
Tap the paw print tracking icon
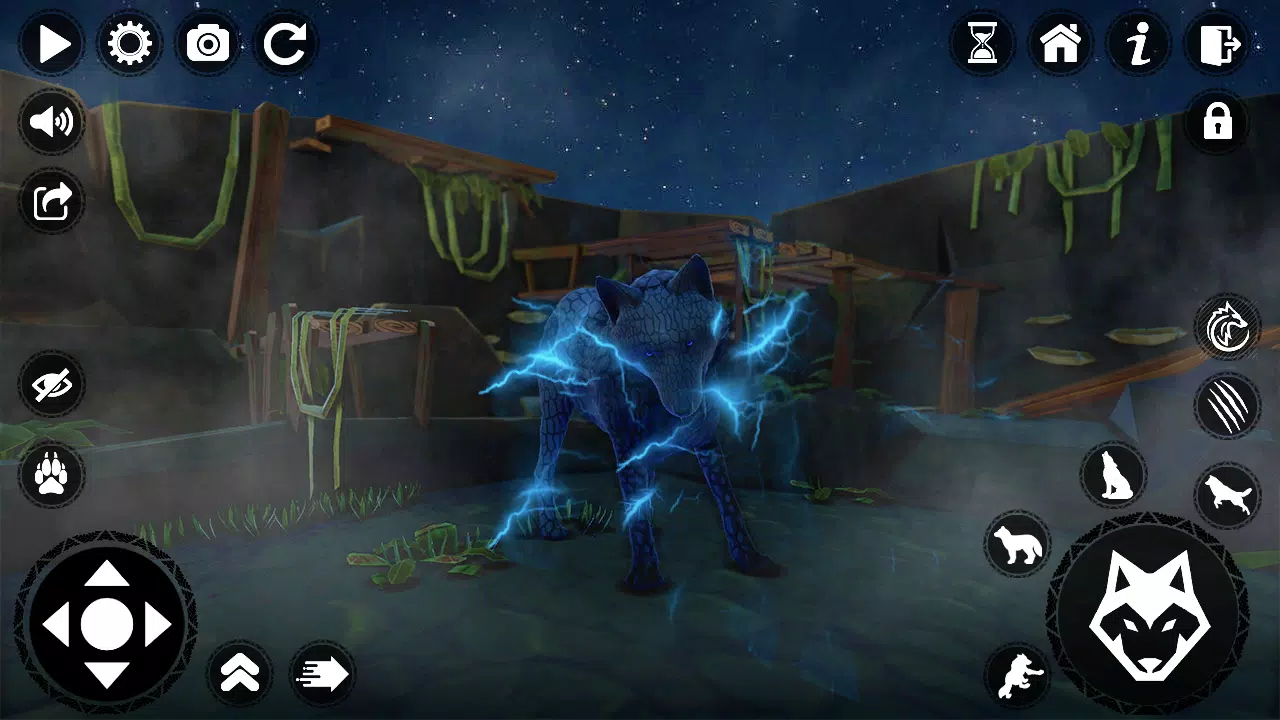click(x=51, y=474)
